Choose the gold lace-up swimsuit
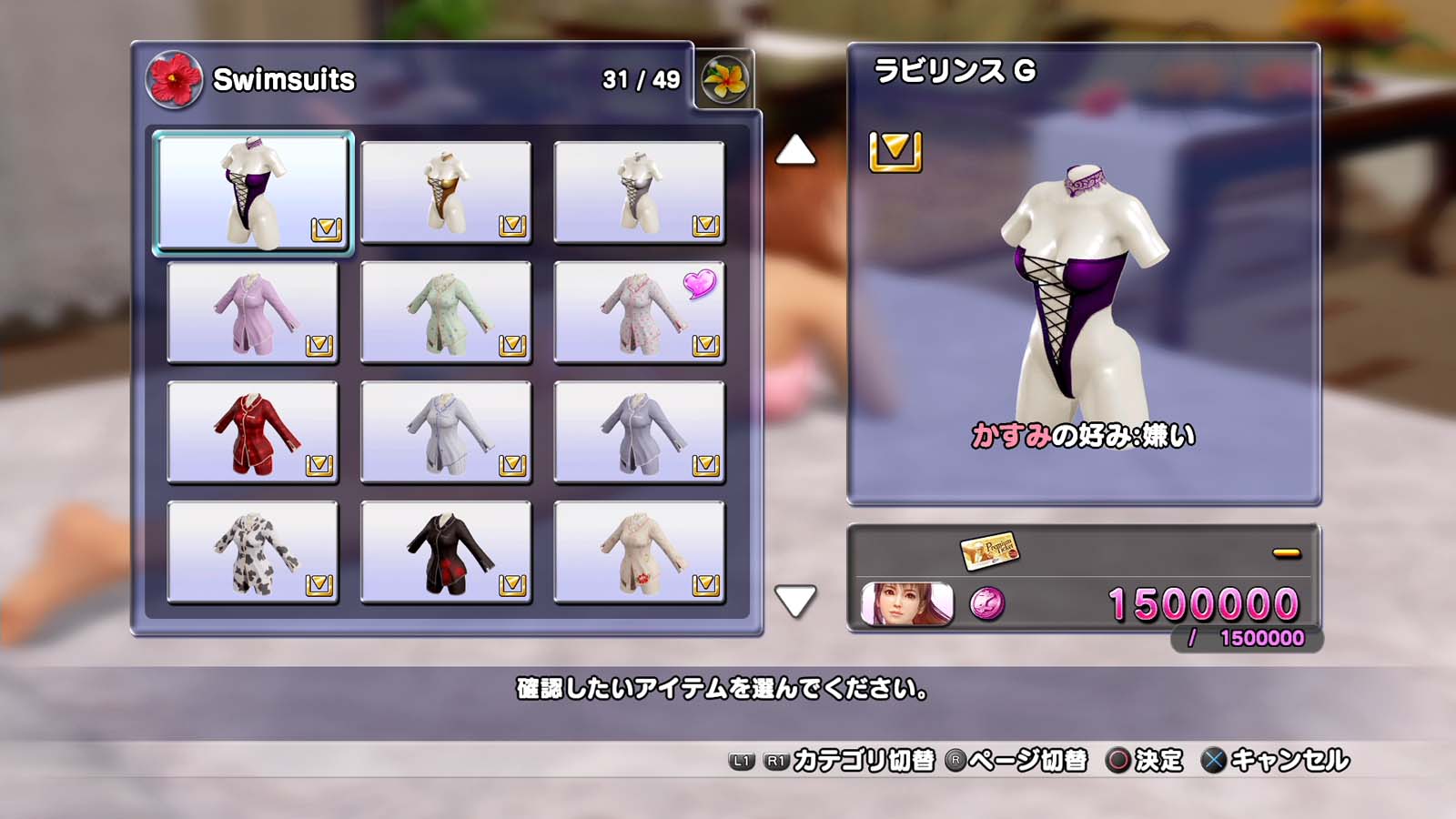Viewport: 1456px width, 819px height. click(446, 192)
